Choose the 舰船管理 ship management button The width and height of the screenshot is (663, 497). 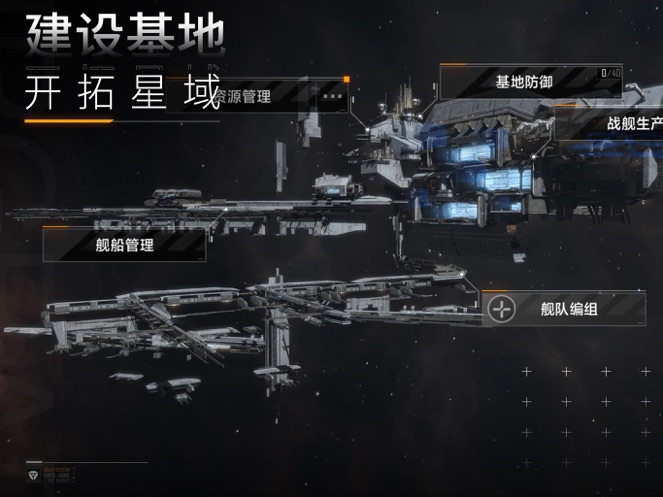pyautogui.click(x=124, y=244)
